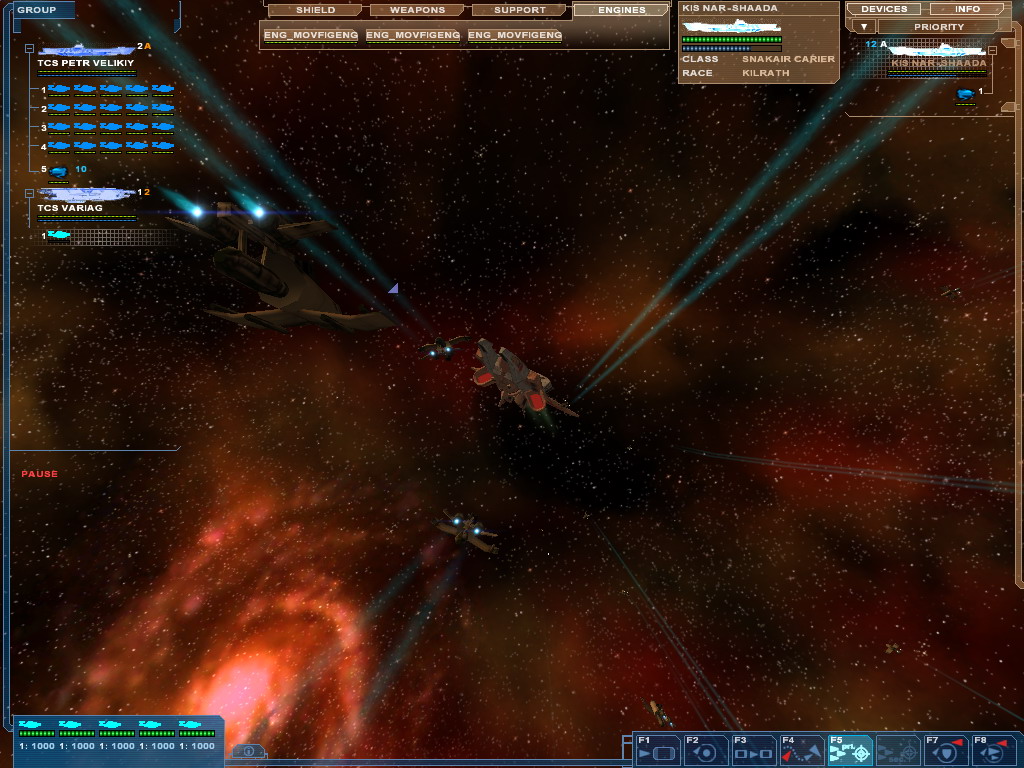The image size is (1024, 768).
Task: Switch to the Info panel
Action: 967,9
